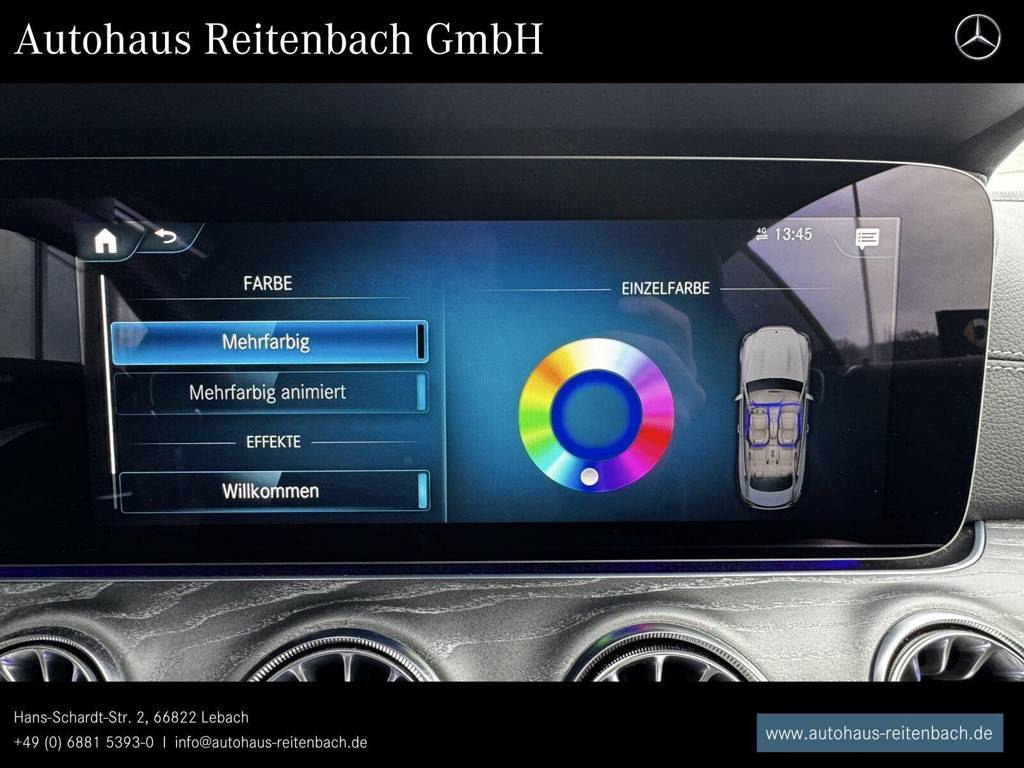This screenshot has width=1024, height=768.
Task: Open the www.autohaus-reitenbach.de link
Action: tap(879, 733)
